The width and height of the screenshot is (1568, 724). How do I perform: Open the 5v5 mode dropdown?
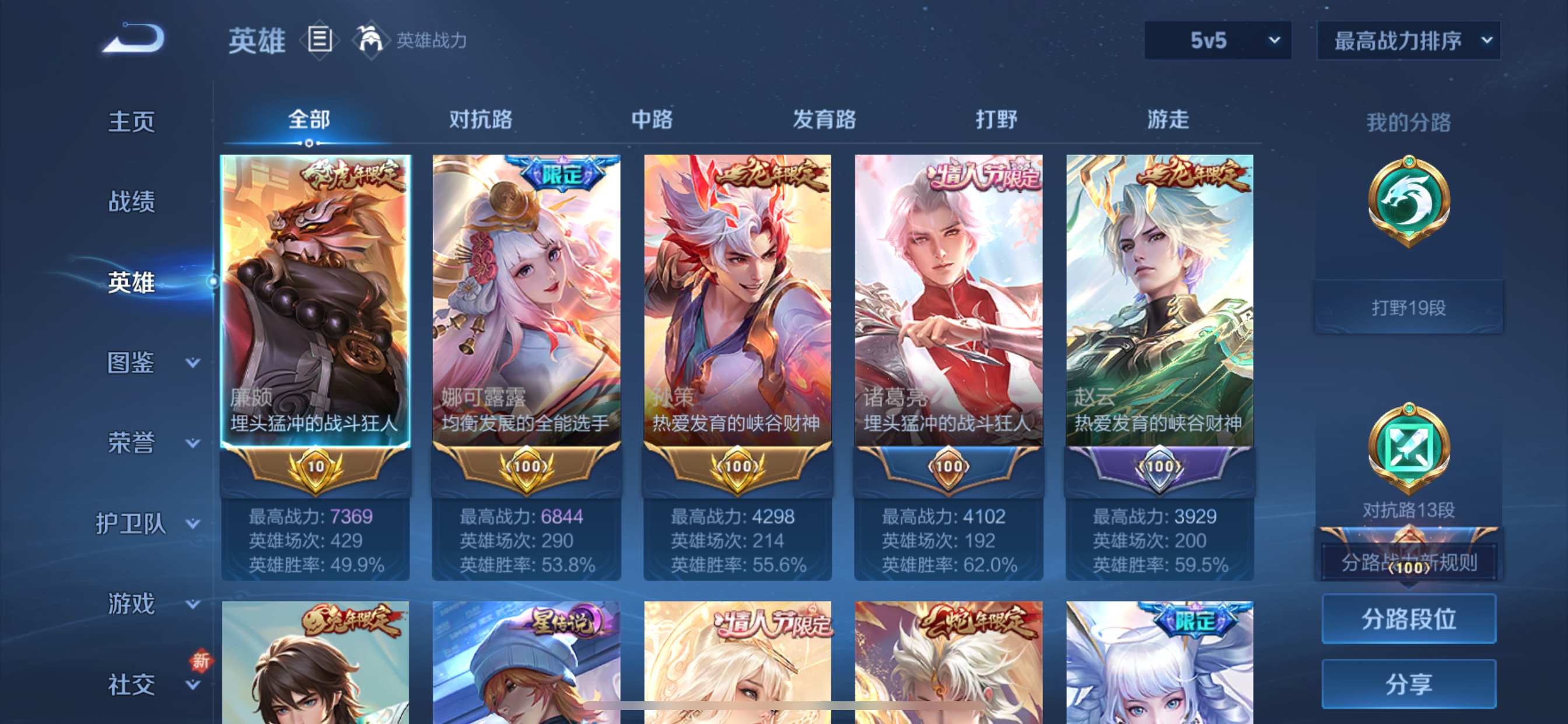click(x=1217, y=40)
